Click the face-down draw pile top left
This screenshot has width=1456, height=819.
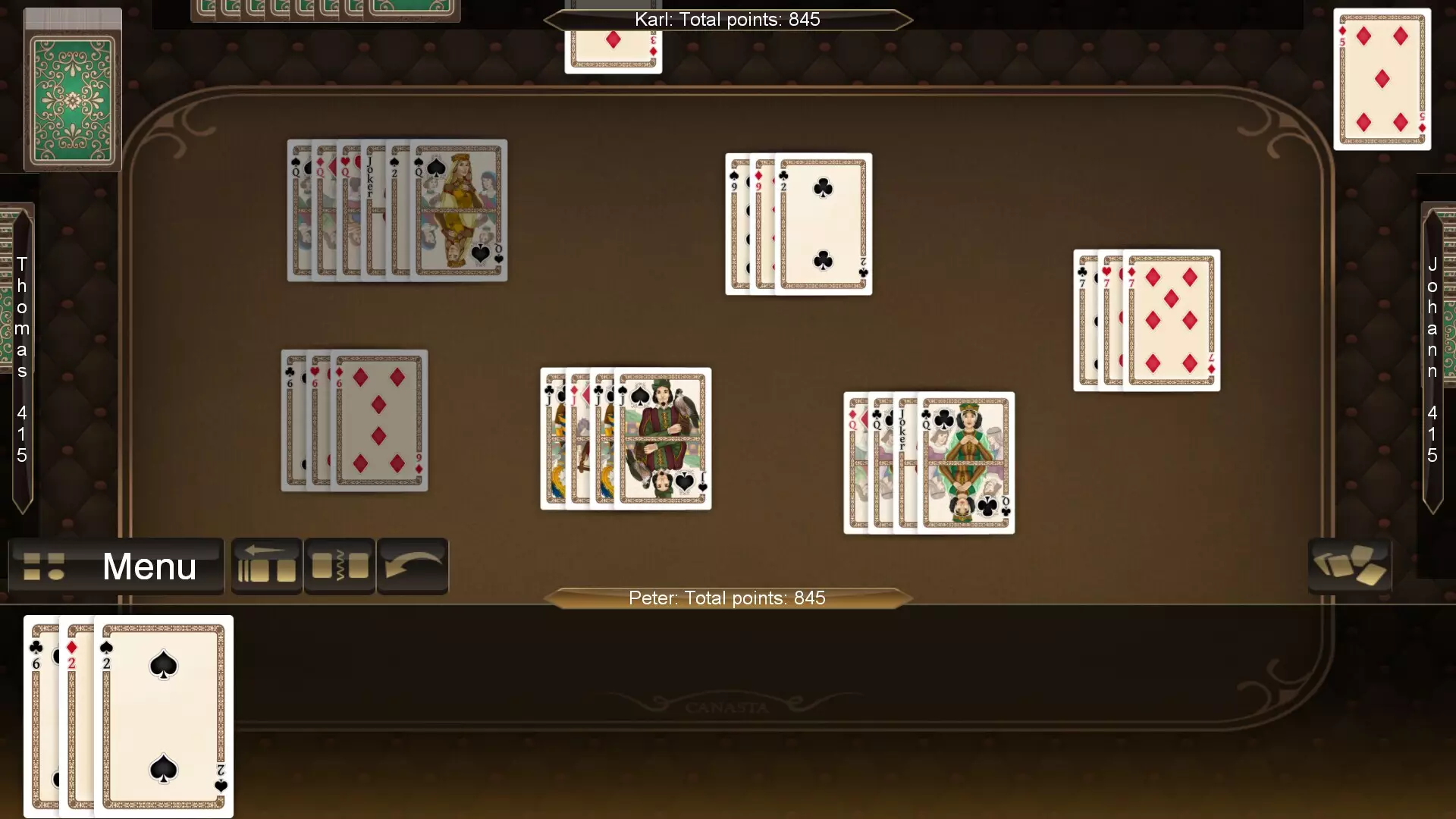coord(72,89)
